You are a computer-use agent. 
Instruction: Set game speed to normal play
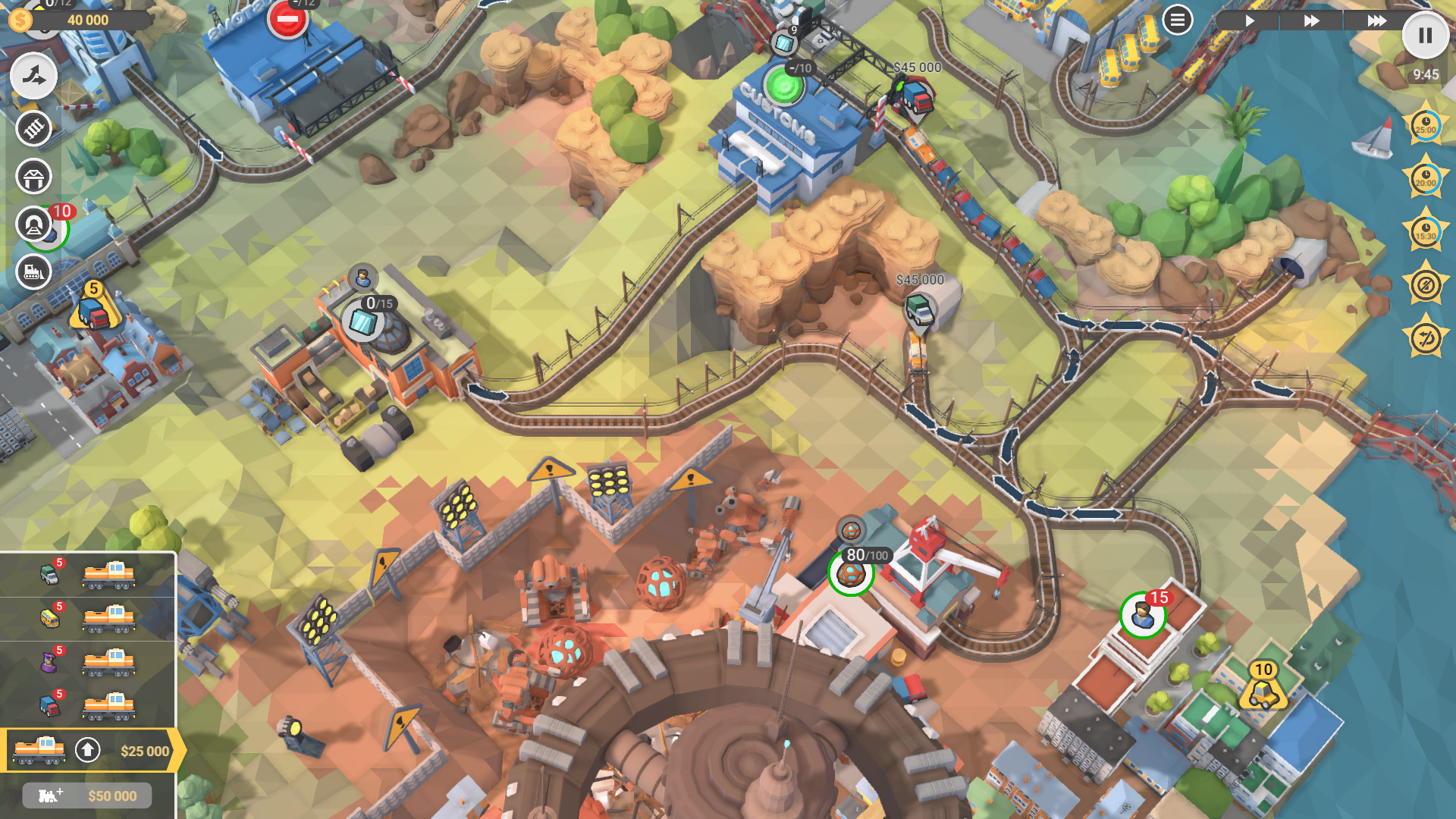click(x=1249, y=20)
